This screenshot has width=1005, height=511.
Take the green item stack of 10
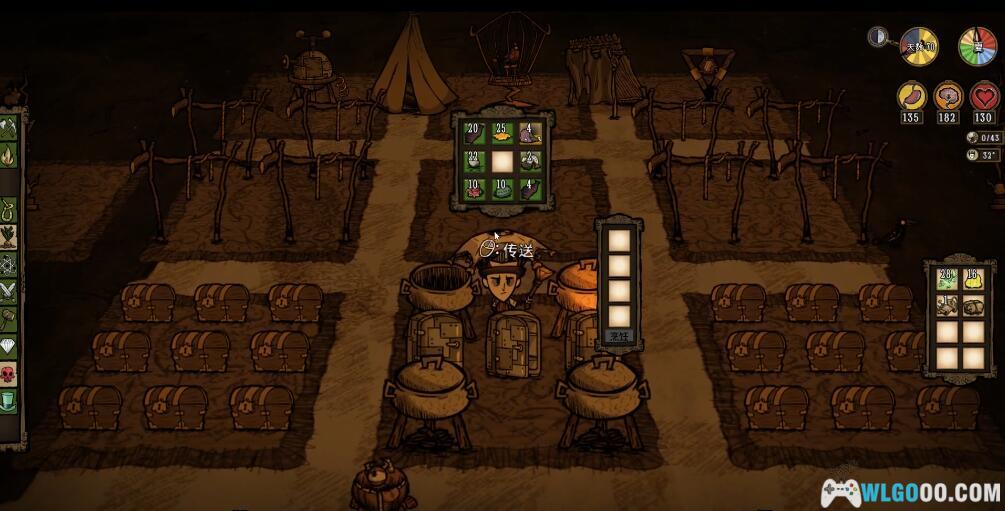point(502,189)
